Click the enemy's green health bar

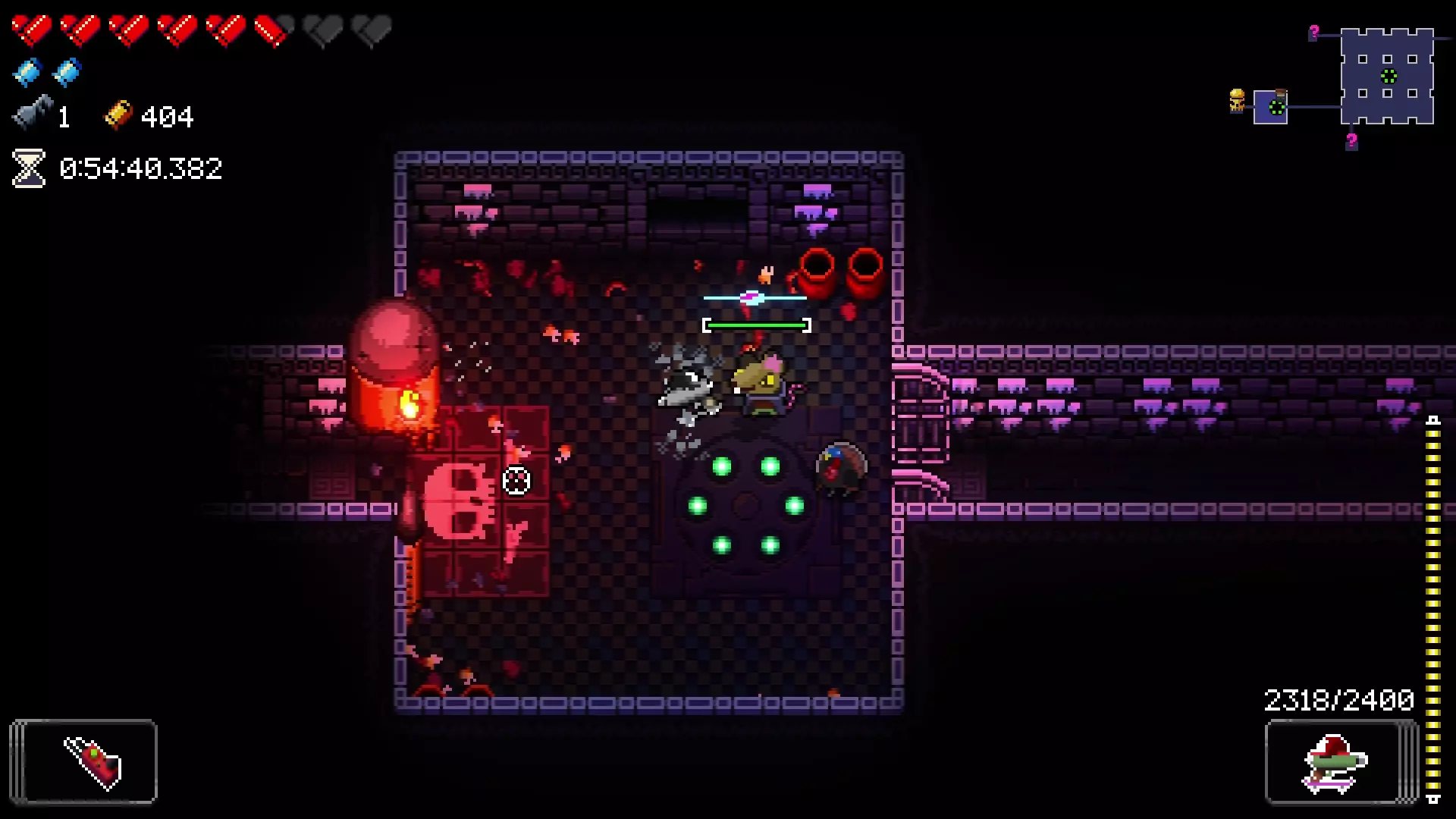point(755,324)
